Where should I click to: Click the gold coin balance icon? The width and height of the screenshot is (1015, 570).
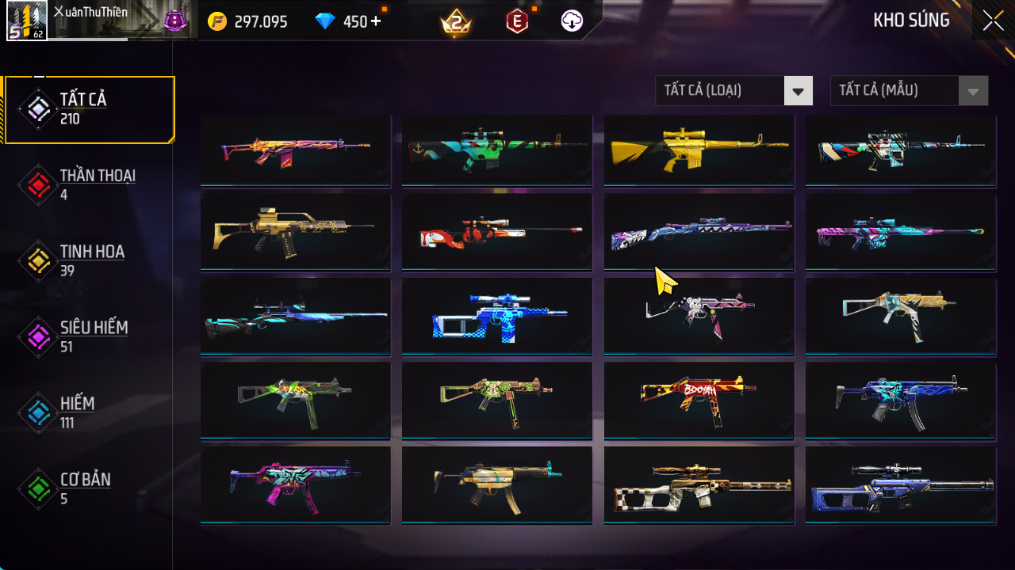(217, 21)
